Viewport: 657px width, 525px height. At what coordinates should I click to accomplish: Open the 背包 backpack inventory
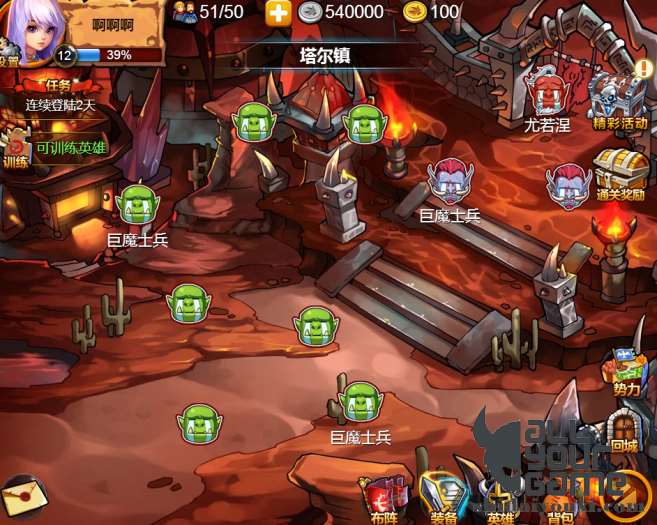(x=559, y=497)
